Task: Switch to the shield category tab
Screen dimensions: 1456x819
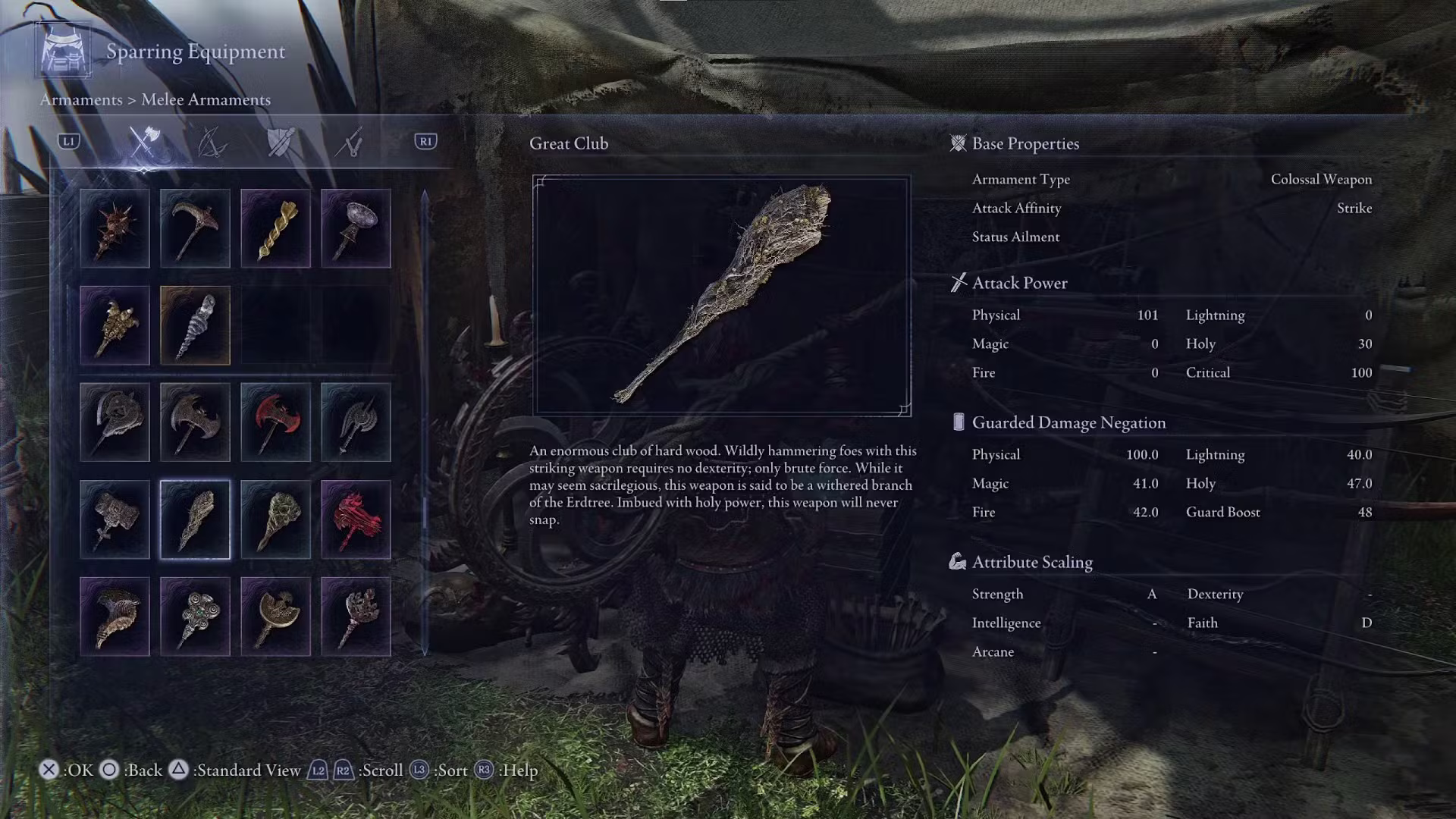Action: (281, 142)
